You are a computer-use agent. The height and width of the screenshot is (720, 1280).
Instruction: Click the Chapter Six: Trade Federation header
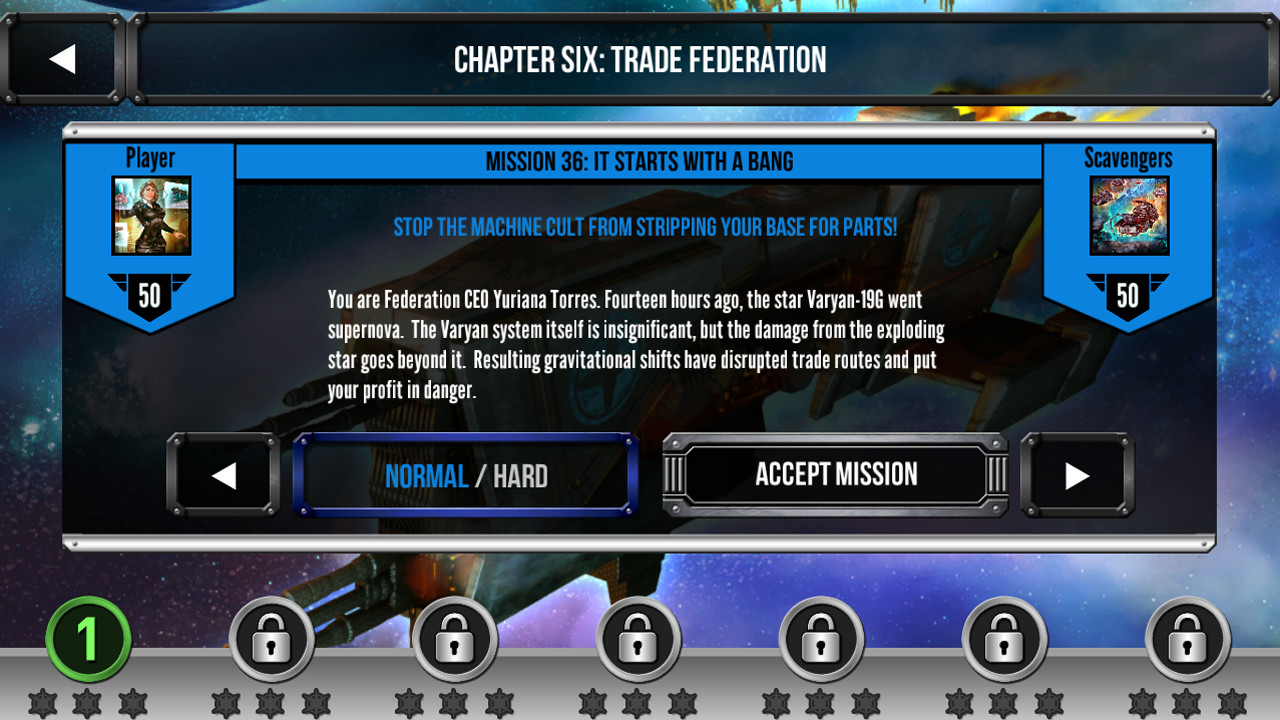click(640, 58)
